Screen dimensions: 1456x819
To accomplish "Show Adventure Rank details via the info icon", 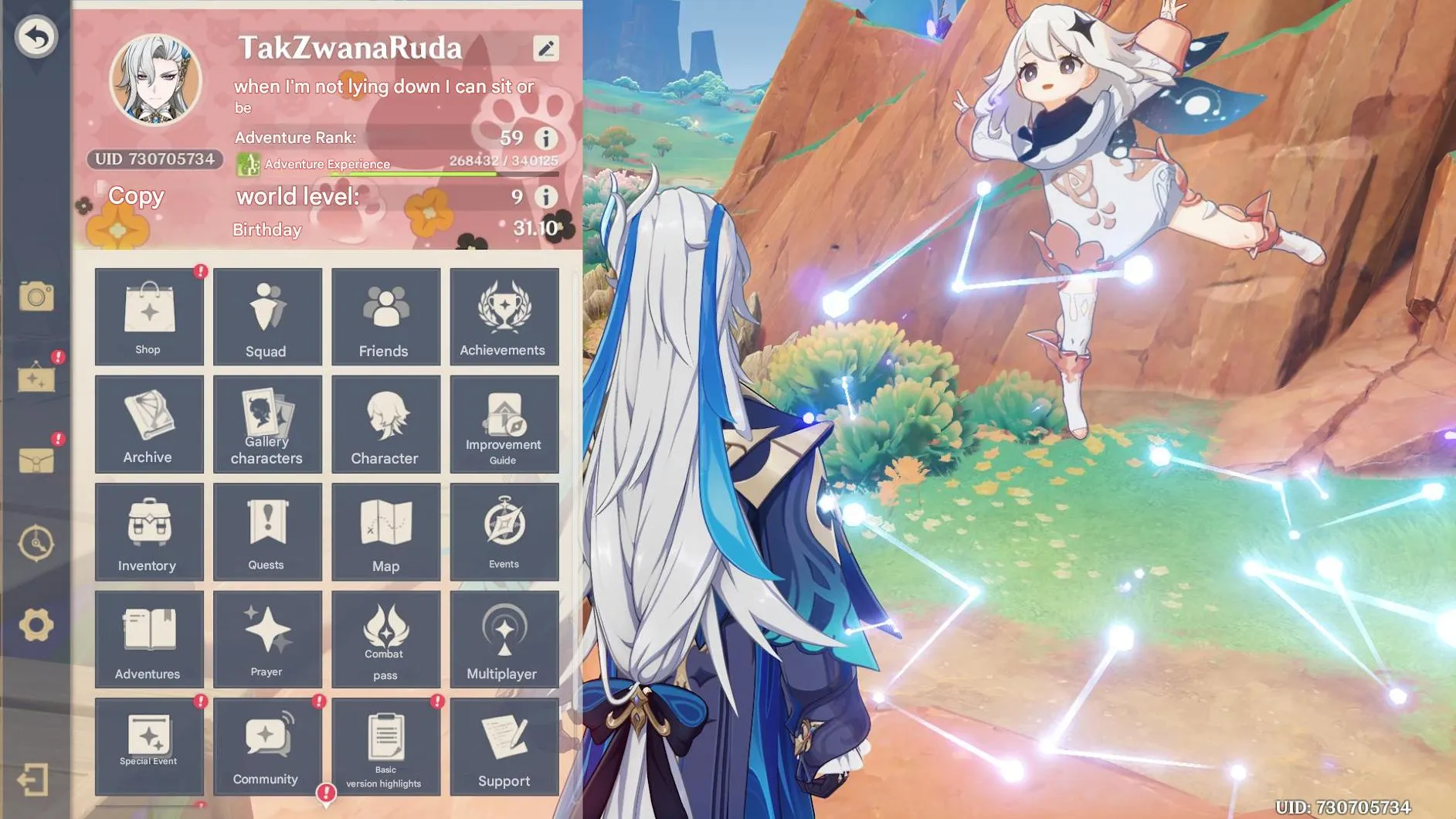I will [548, 139].
